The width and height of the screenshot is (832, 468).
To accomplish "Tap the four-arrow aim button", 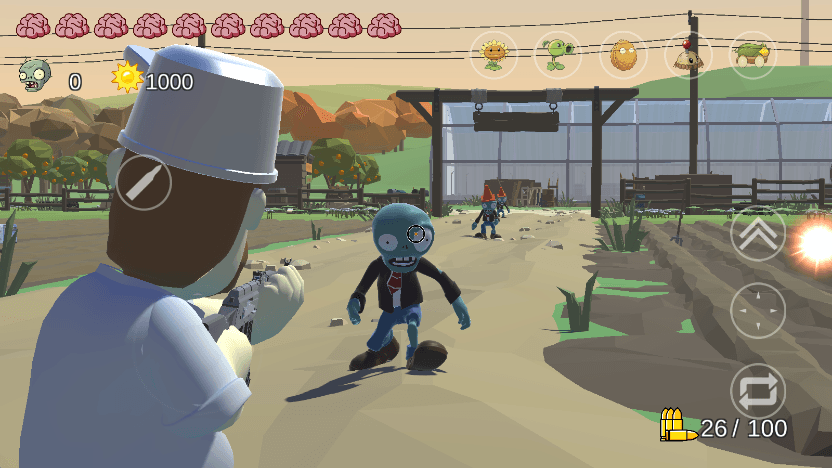I will click(x=758, y=310).
